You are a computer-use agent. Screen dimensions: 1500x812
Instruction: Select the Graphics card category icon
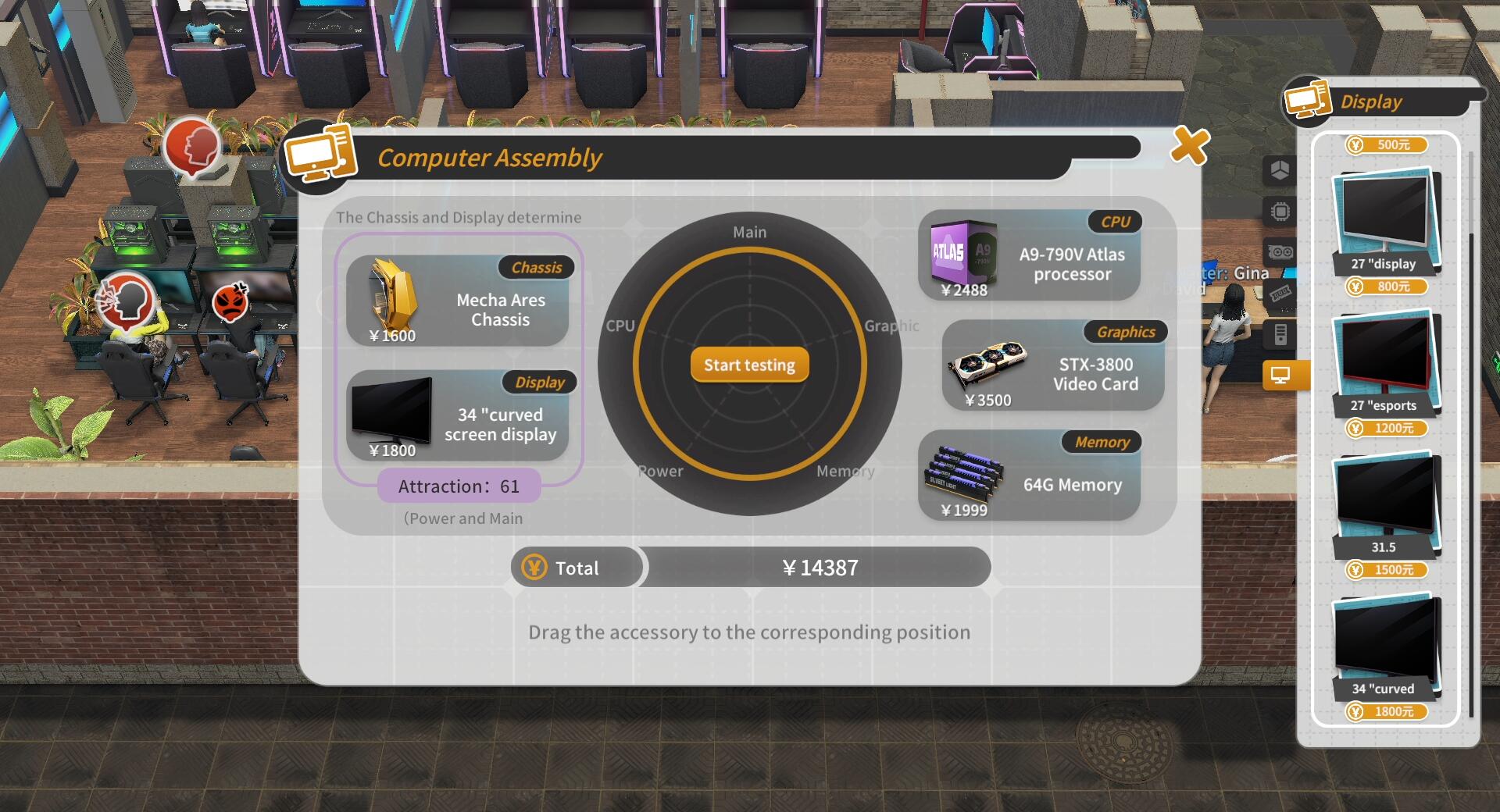(1280, 251)
